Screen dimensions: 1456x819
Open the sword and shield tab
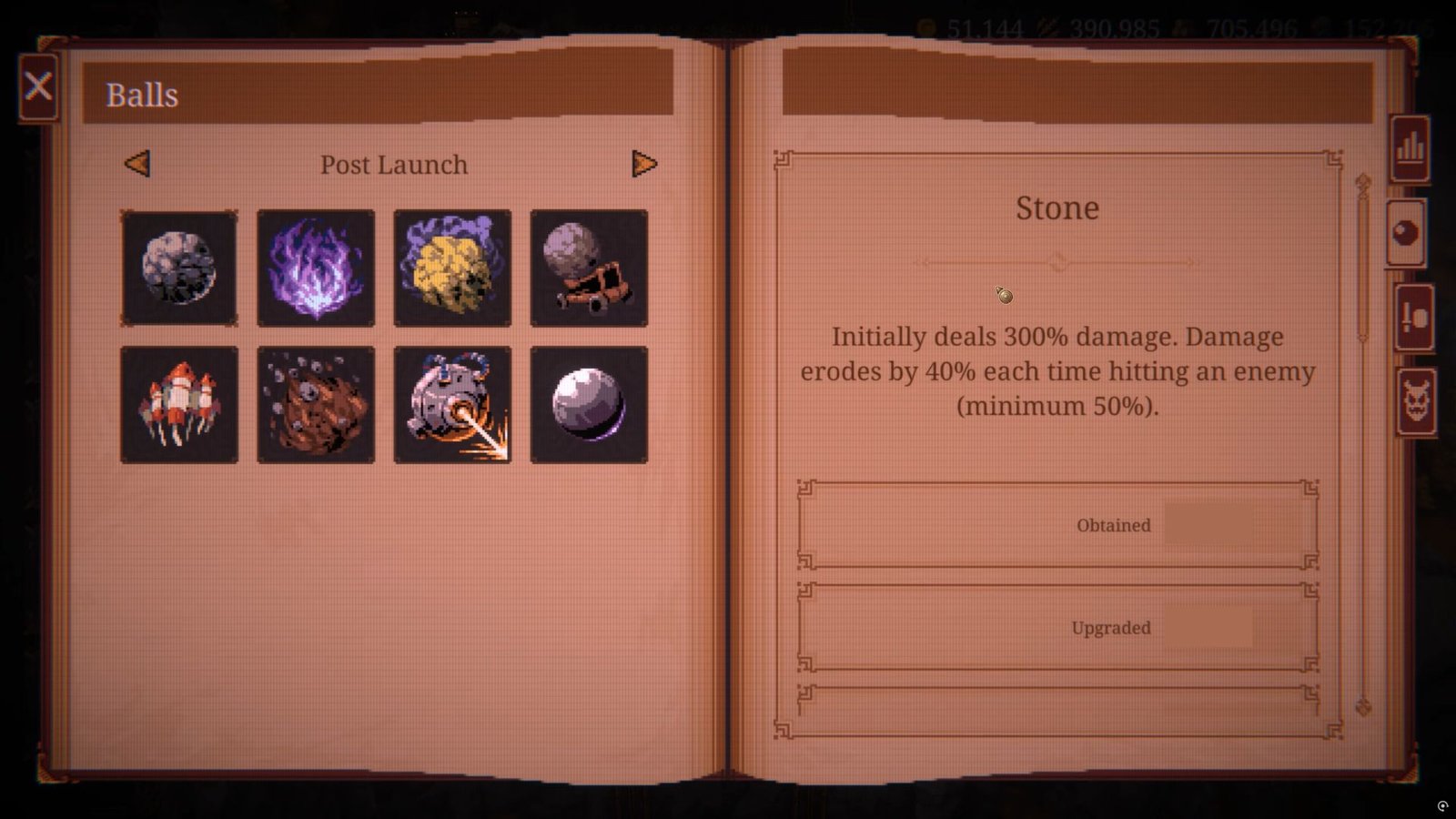click(1414, 318)
